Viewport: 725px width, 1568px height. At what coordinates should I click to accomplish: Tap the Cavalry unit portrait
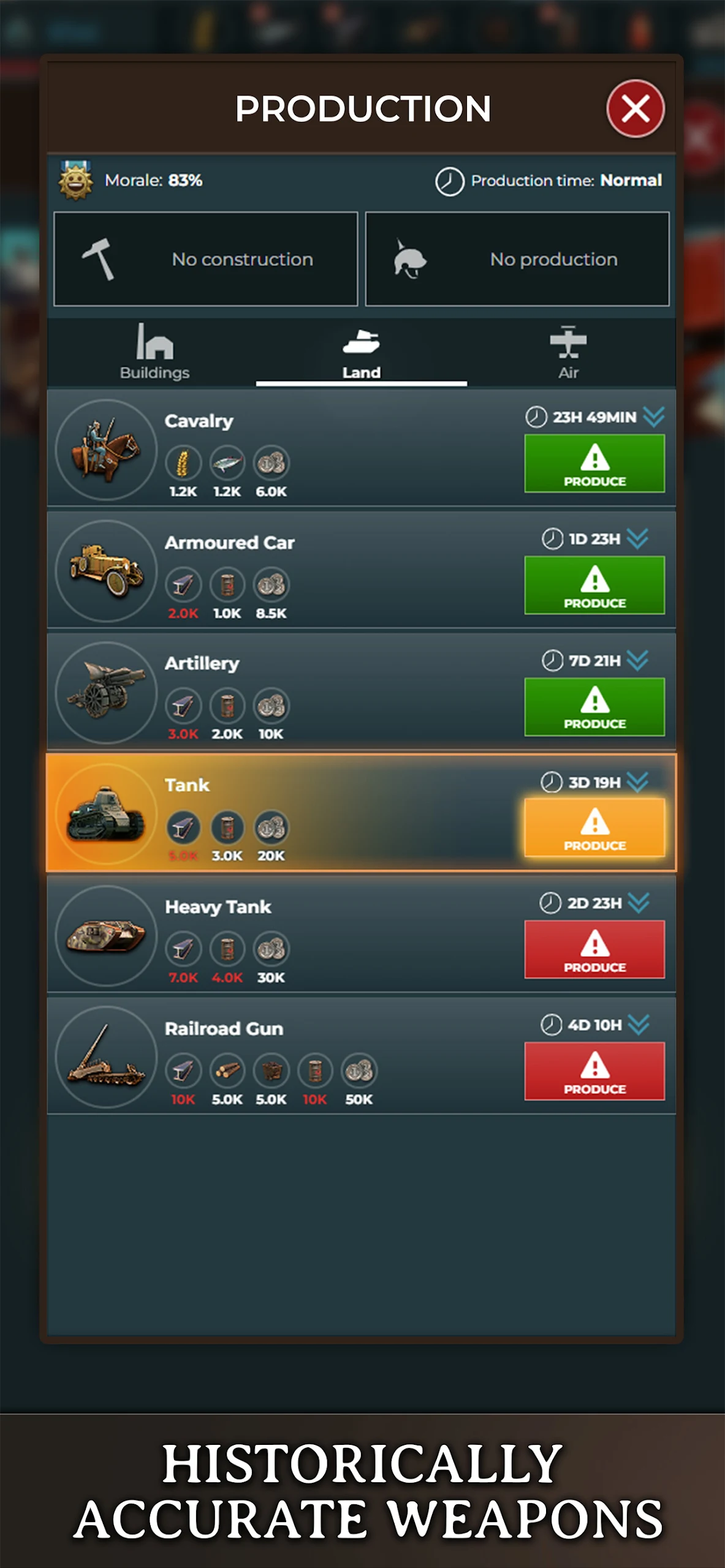(106, 450)
